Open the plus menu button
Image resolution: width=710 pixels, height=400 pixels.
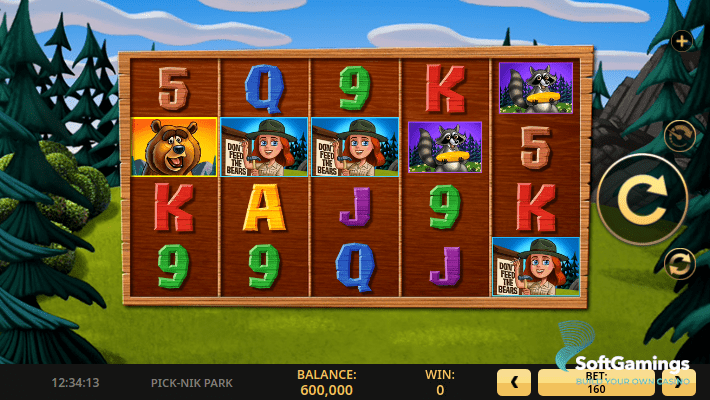click(682, 41)
